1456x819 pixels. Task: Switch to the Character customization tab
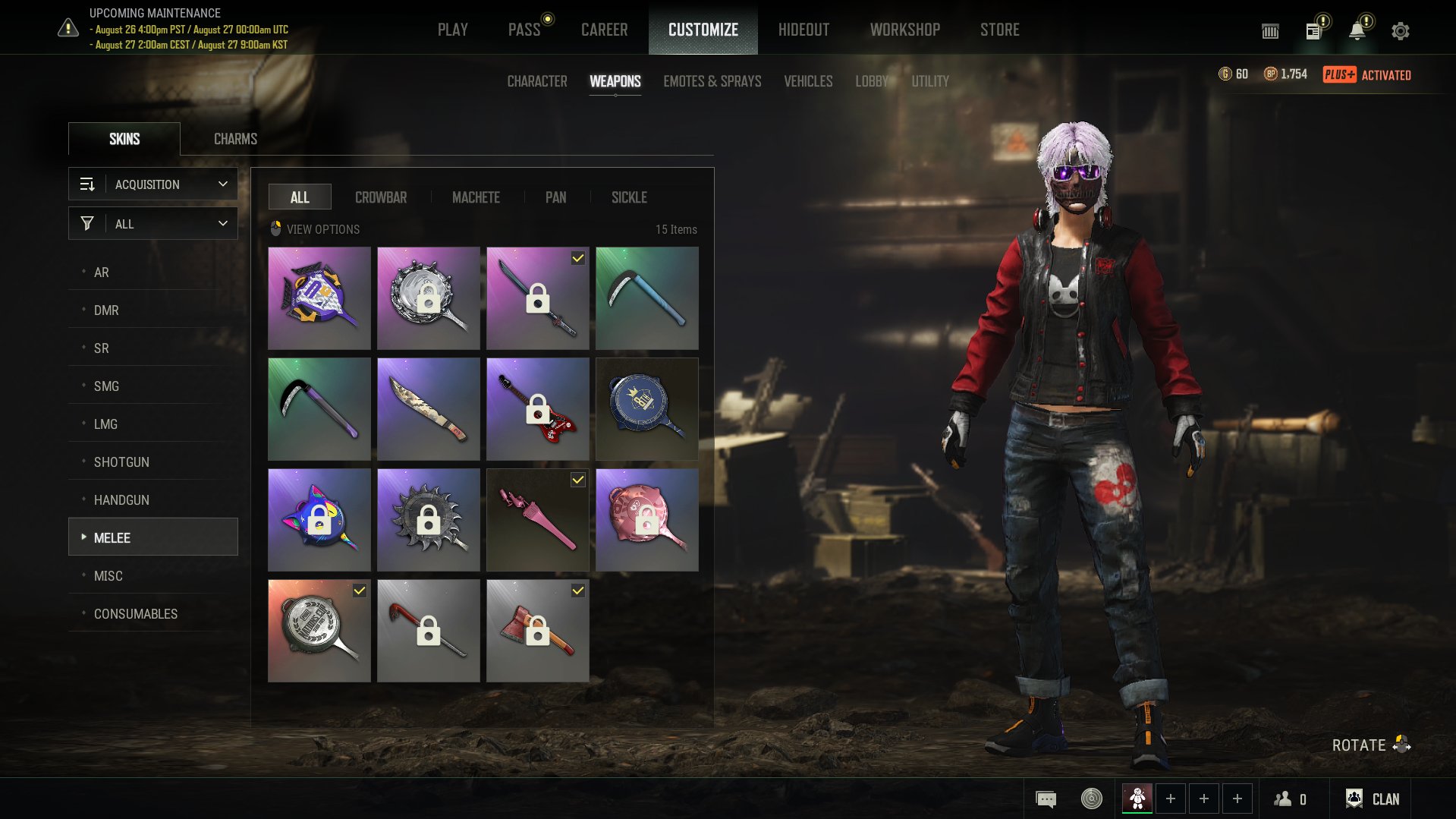(536, 81)
